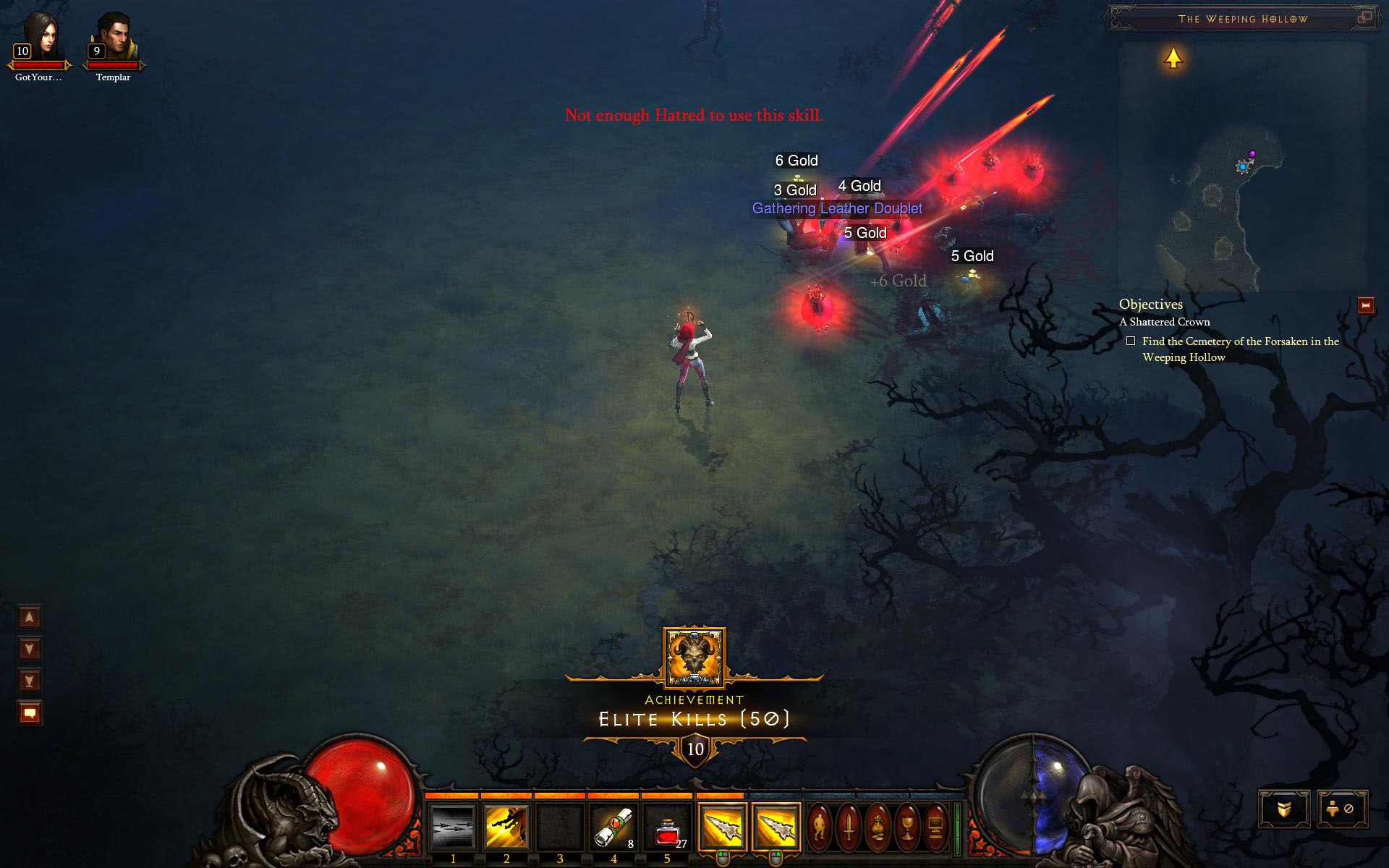The width and height of the screenshot is (1389, 868).
Task: Click the minimap of The Weeping Hollow
Action: [1242, 166]
